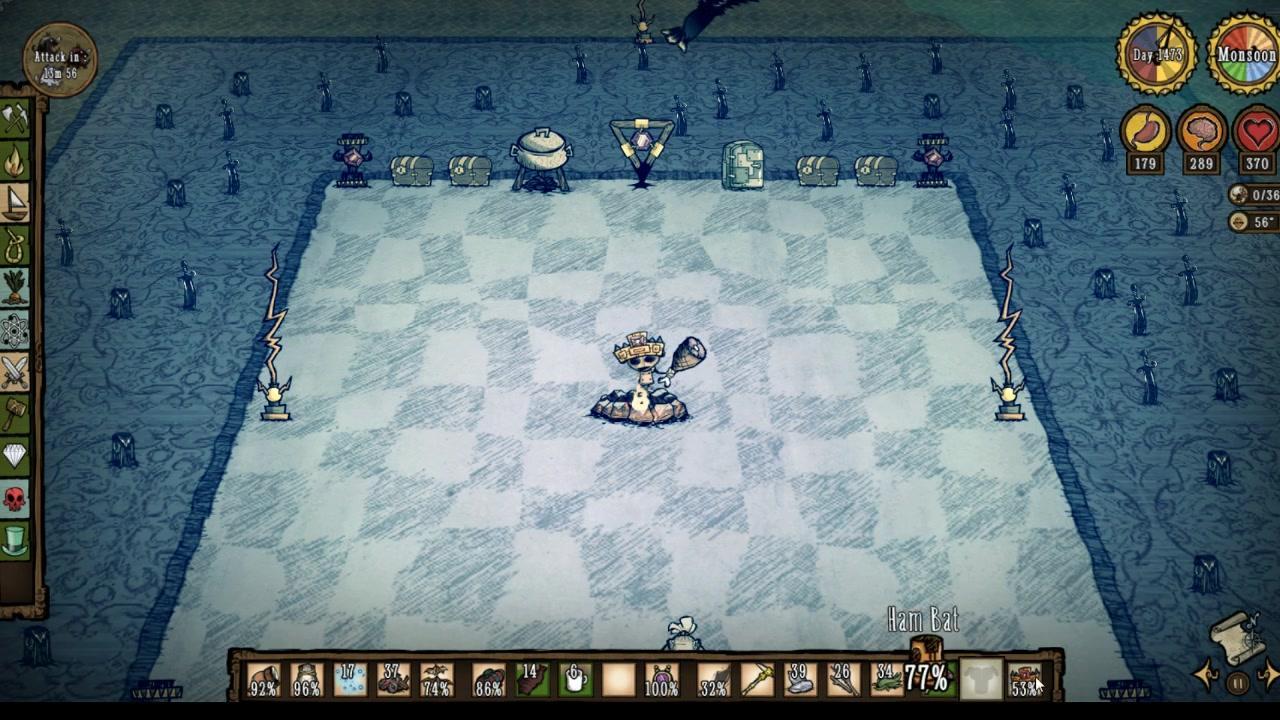Open the Dress top hat crafting tab
The height and width of the screenshot is (720, 1280).
coord(15,541)
